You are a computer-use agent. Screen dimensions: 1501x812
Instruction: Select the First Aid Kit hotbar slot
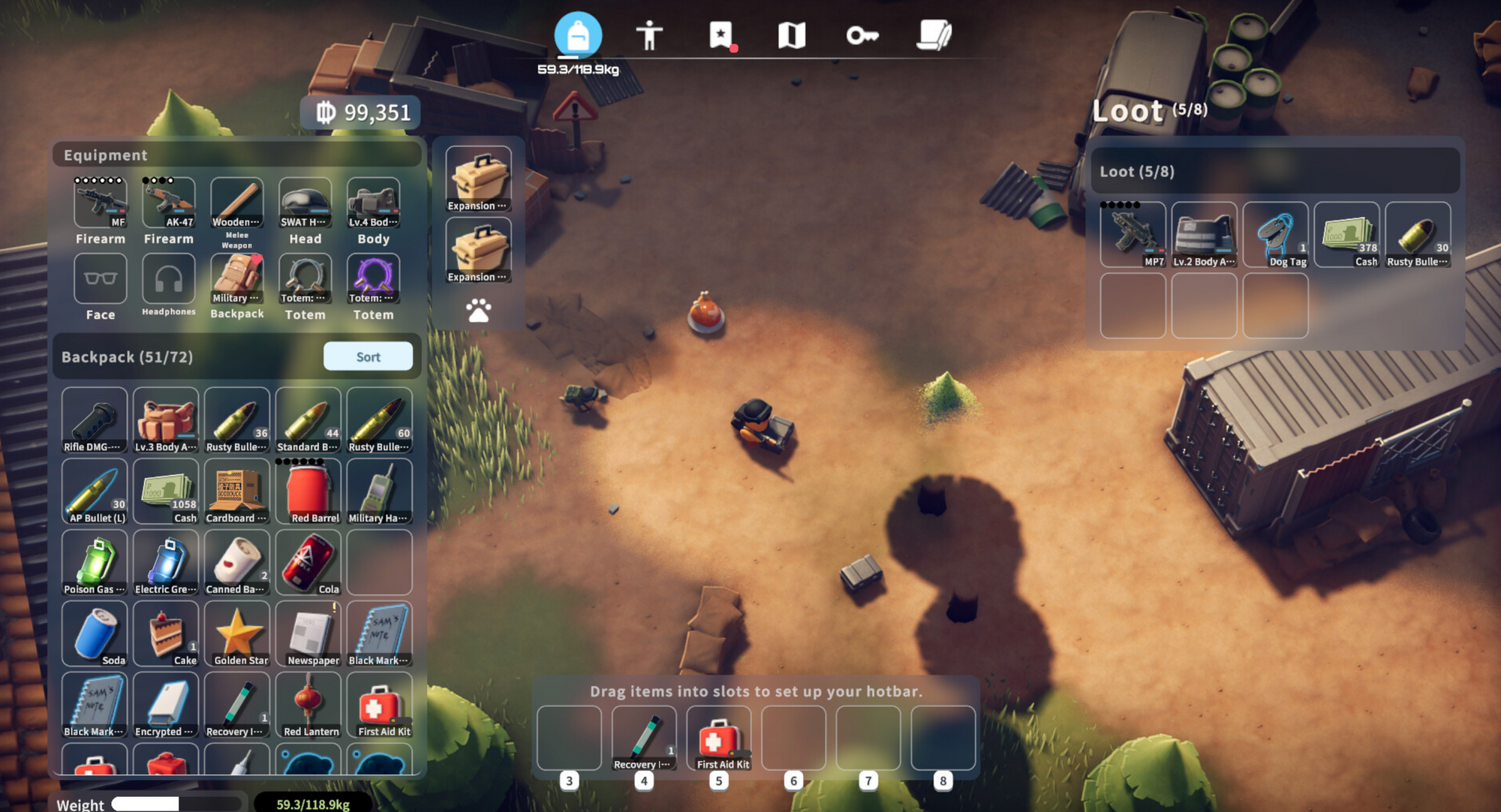click(x=719, y=738)
